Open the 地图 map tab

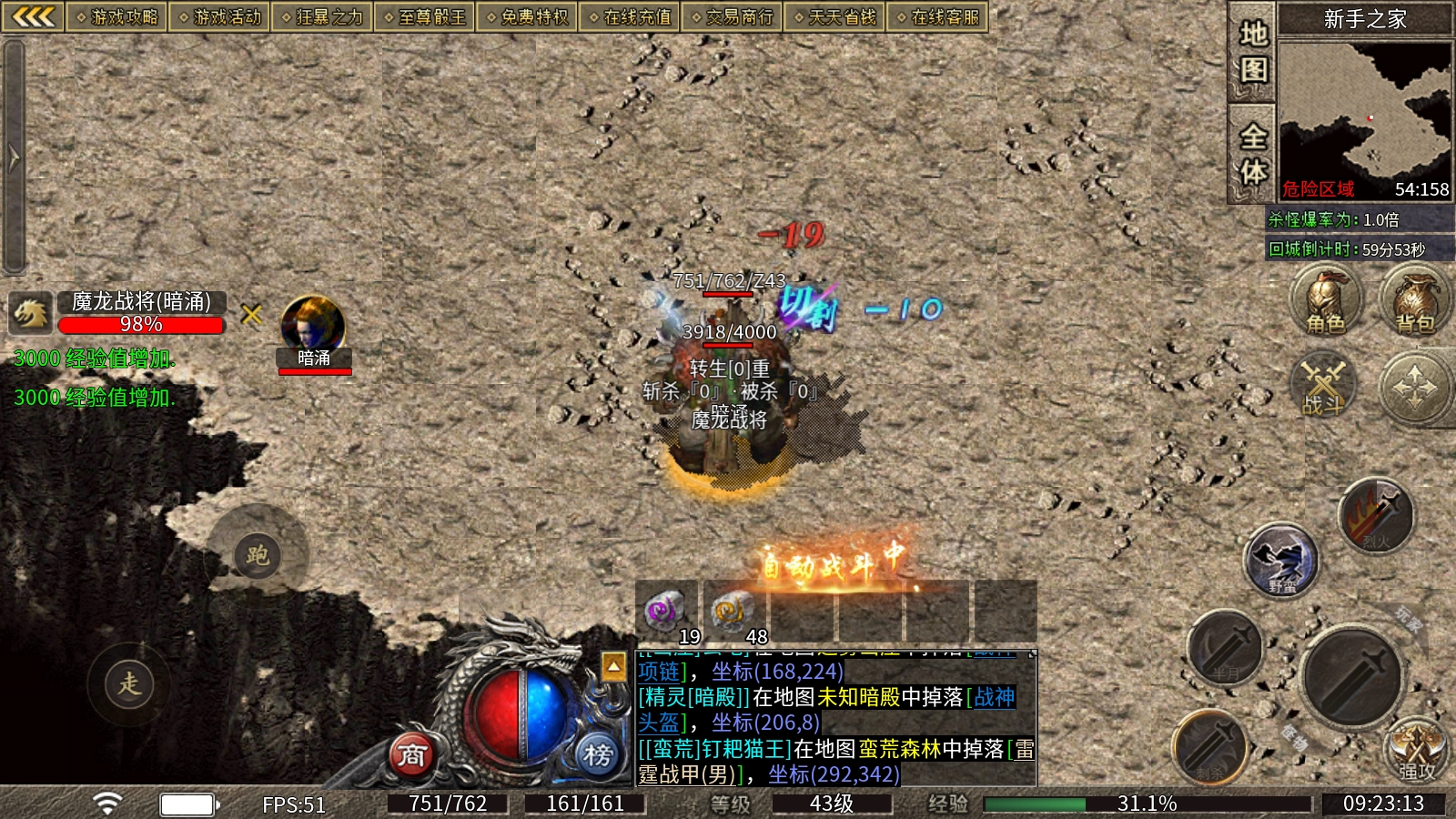point(1252,52)
